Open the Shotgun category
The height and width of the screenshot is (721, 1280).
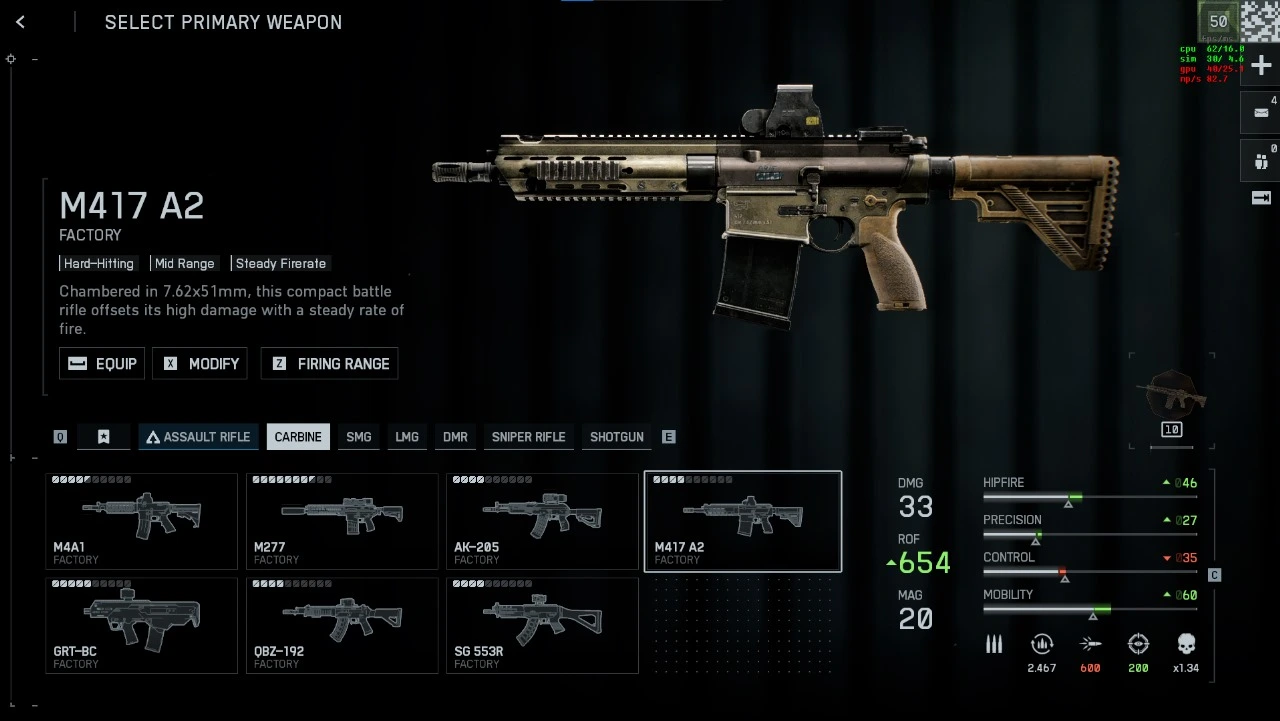click(616, 437)
